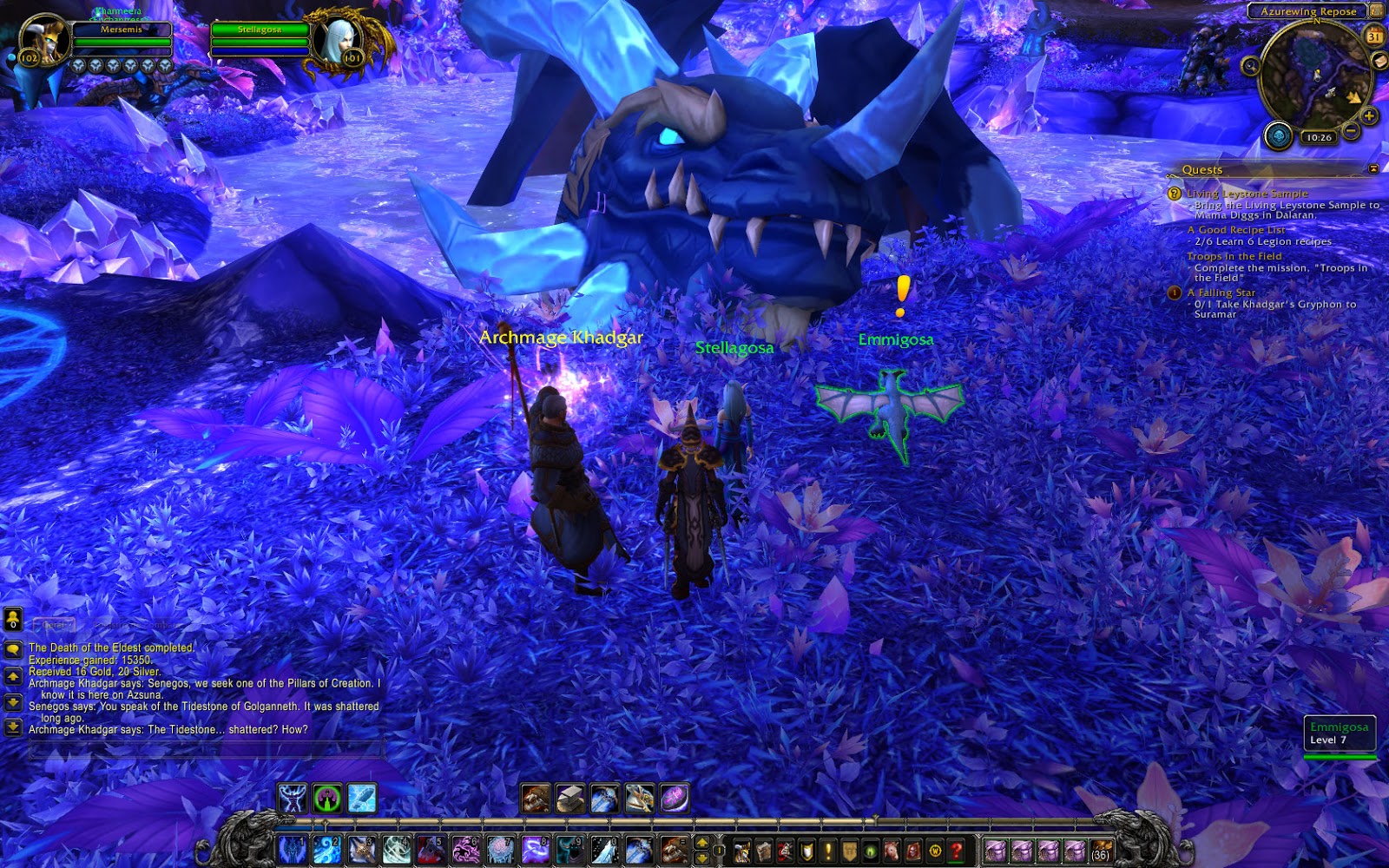
Task: Open minimap tracking options with the magnifying glass
Action: (x=1251, y=66)
